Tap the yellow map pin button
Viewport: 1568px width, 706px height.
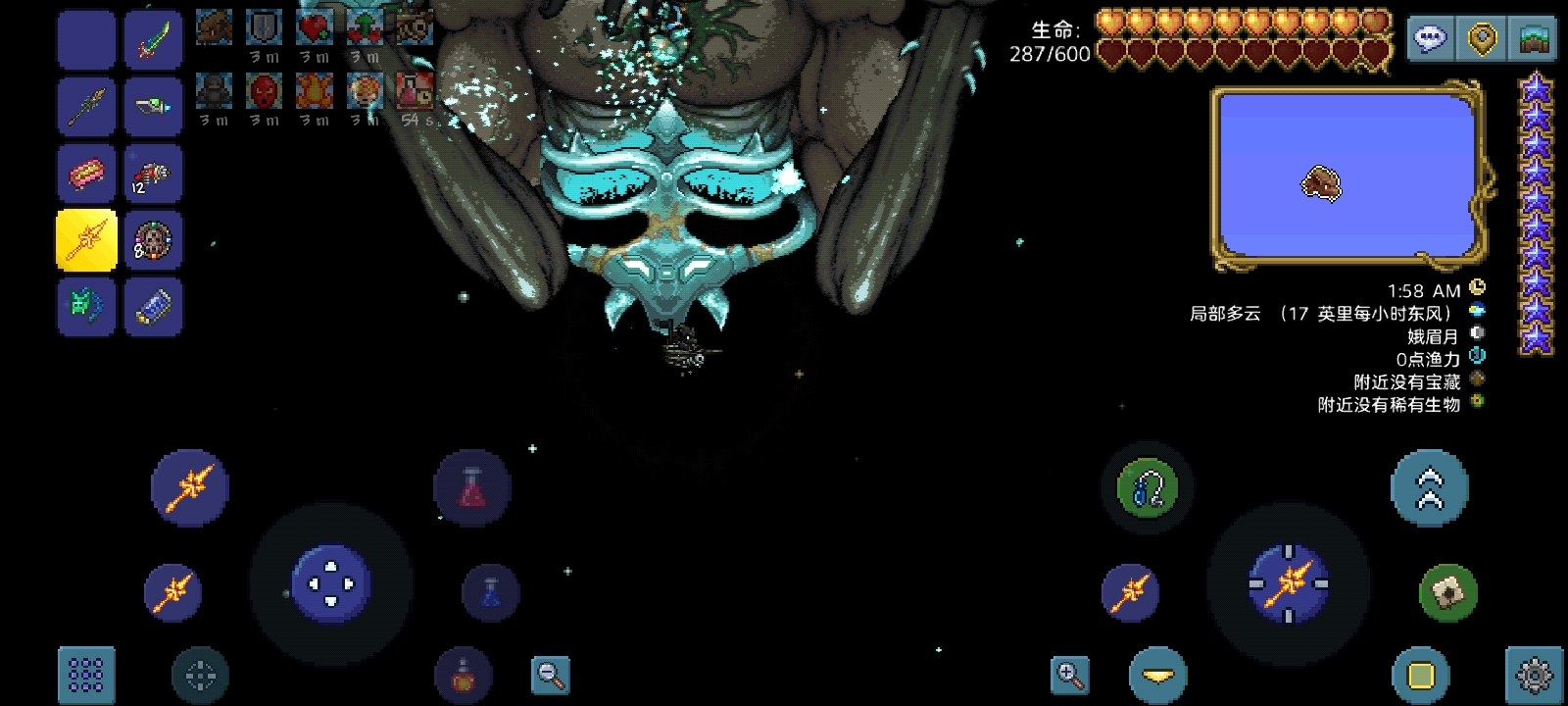tap(1483, 39)
